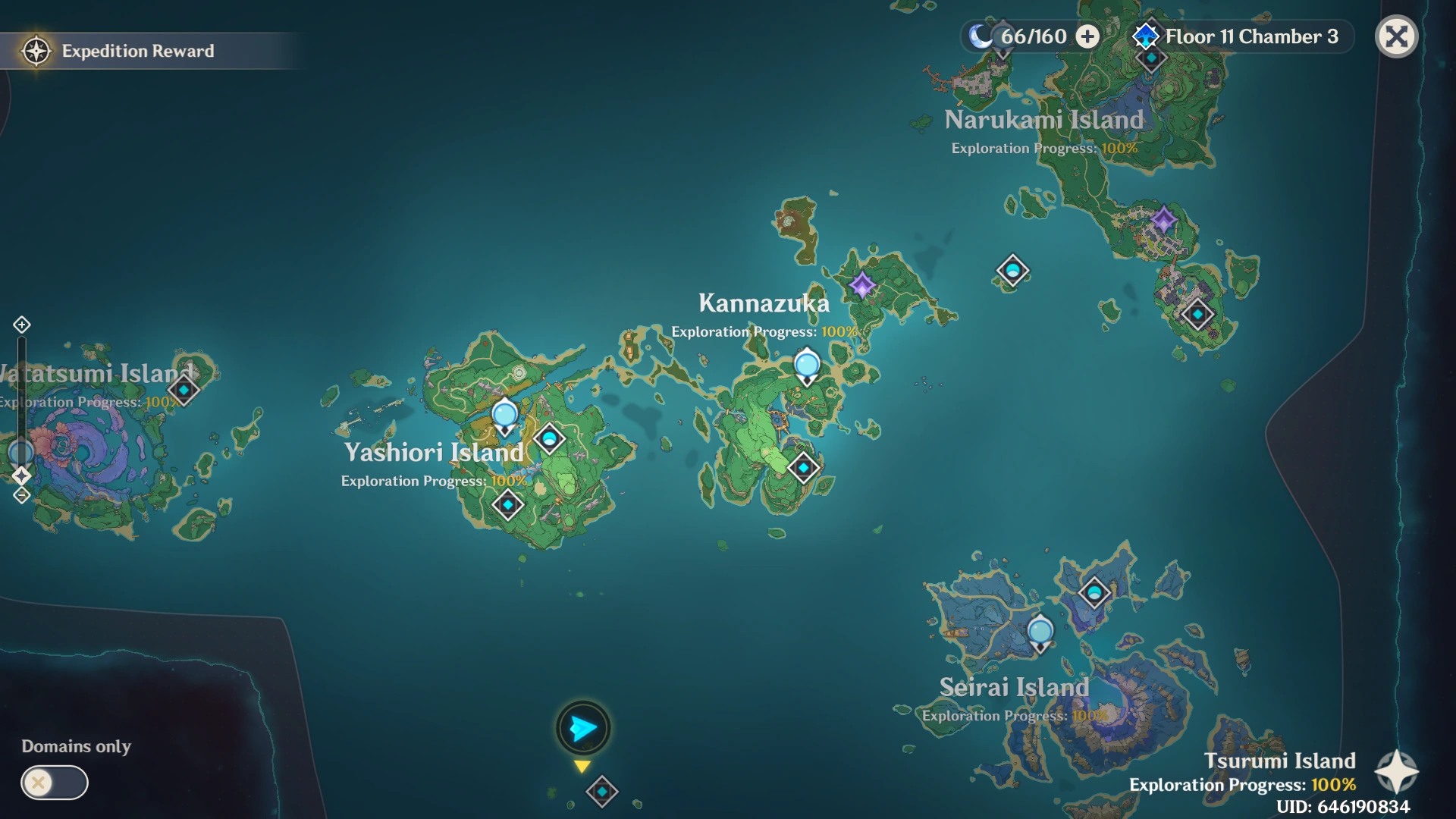The height and width of the screenshot is (819, 1456).
Task: Click the waverider waypoint pin near Kannazuka
Action: pyautogui.click(x=806, y=365)
